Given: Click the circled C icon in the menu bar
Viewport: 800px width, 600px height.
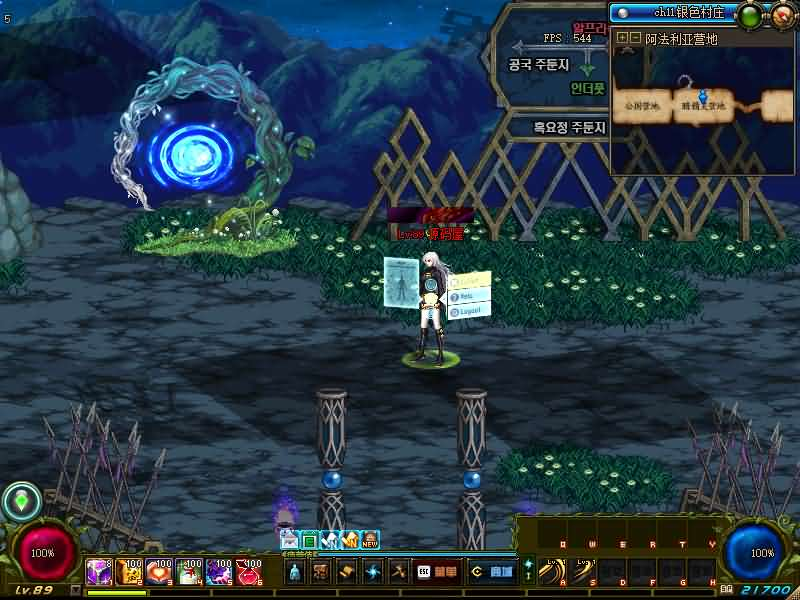Looking at the screenshot, I should tap(477, 572).
